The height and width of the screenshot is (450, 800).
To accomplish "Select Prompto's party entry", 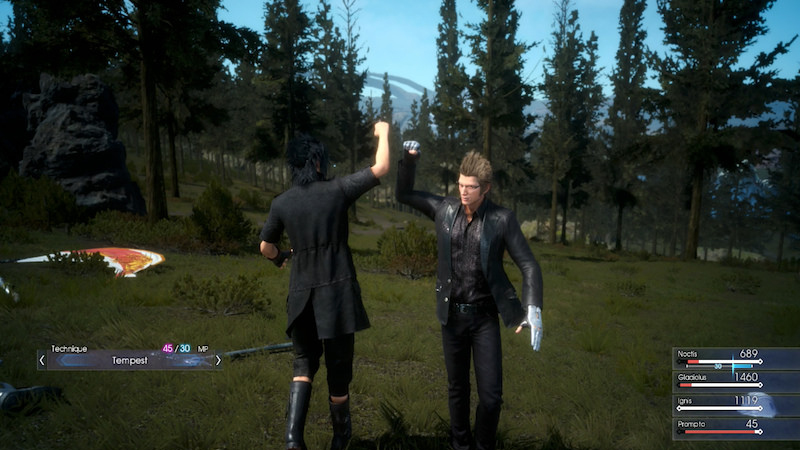I will [736, 428].
